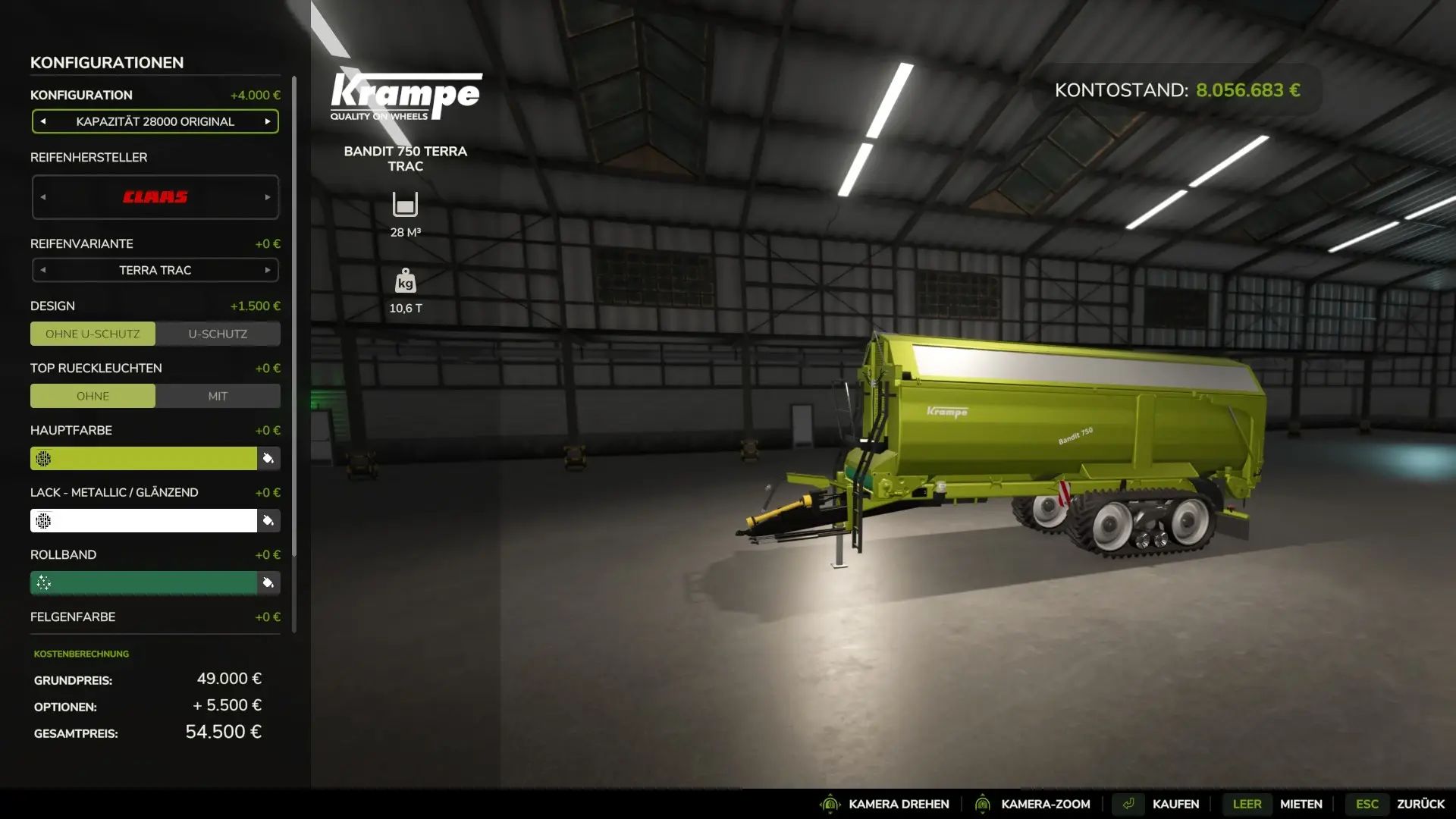The width and height of the screenshot is (1456, 819).
Task: Select next Konfiguration capacity option
Action: pos(268,121)
